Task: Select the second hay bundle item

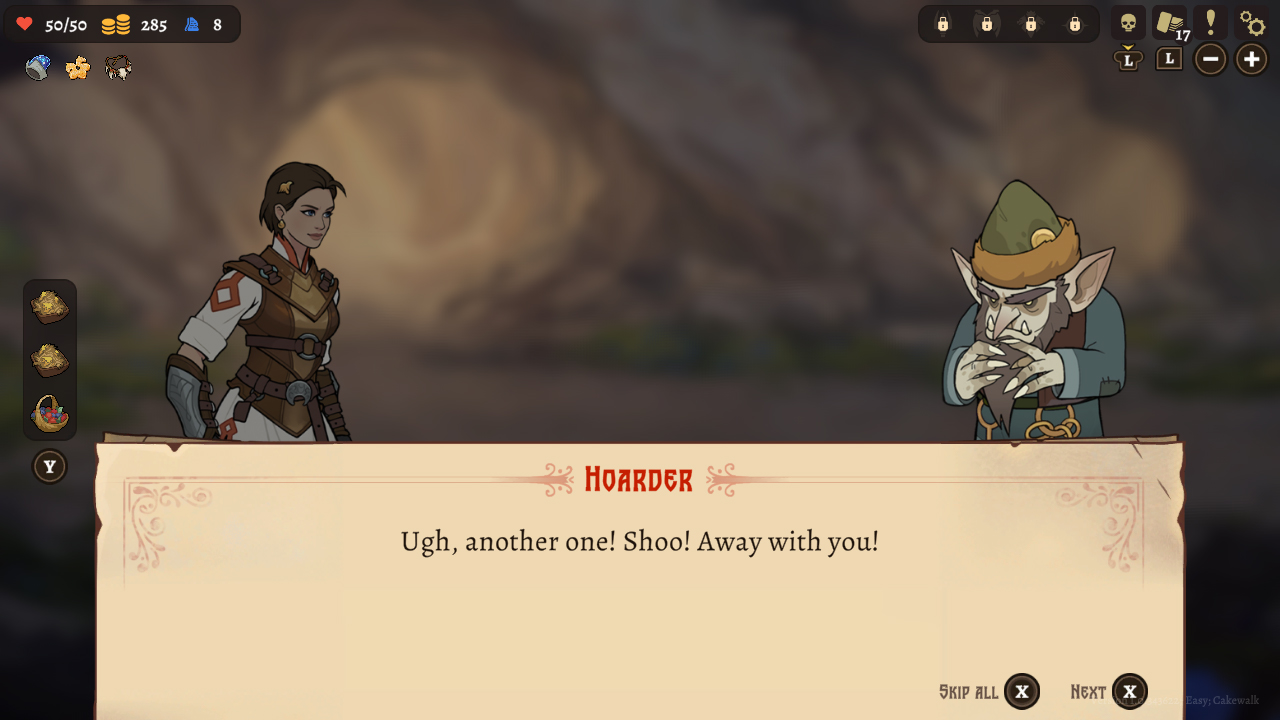Action: [50, 360]
